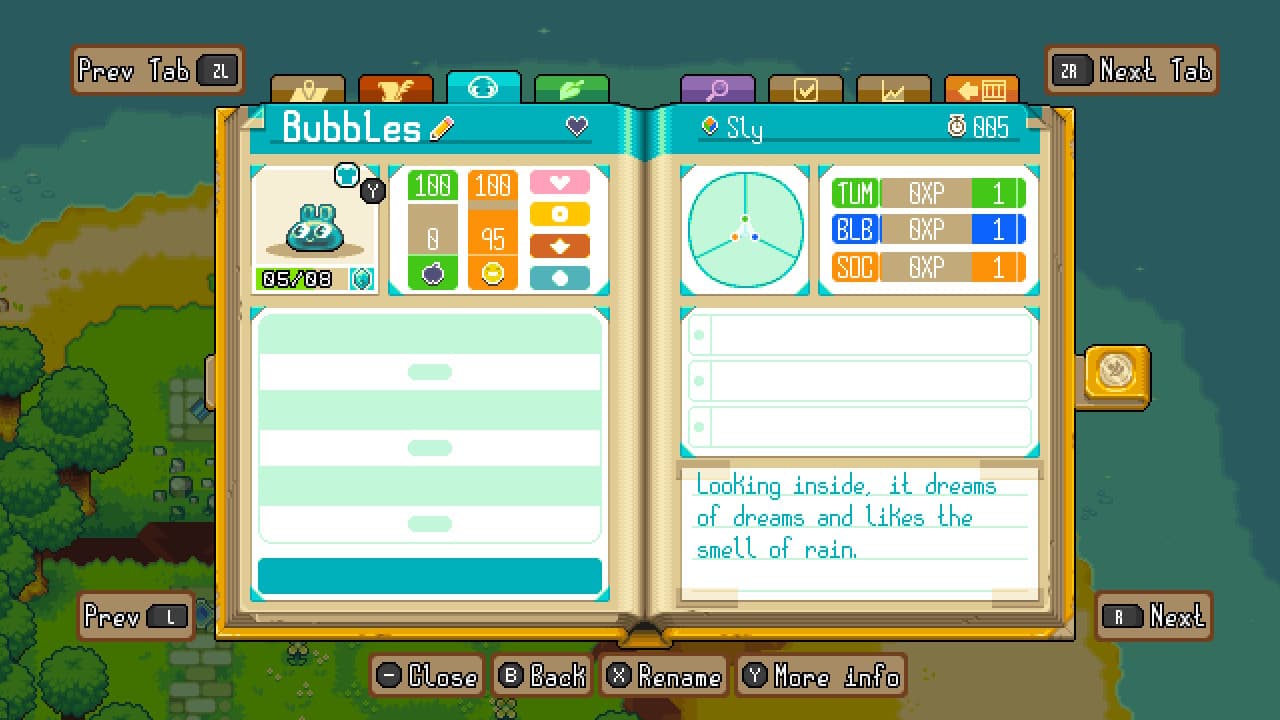Open the green leaf tab

[x=572, y=89]
